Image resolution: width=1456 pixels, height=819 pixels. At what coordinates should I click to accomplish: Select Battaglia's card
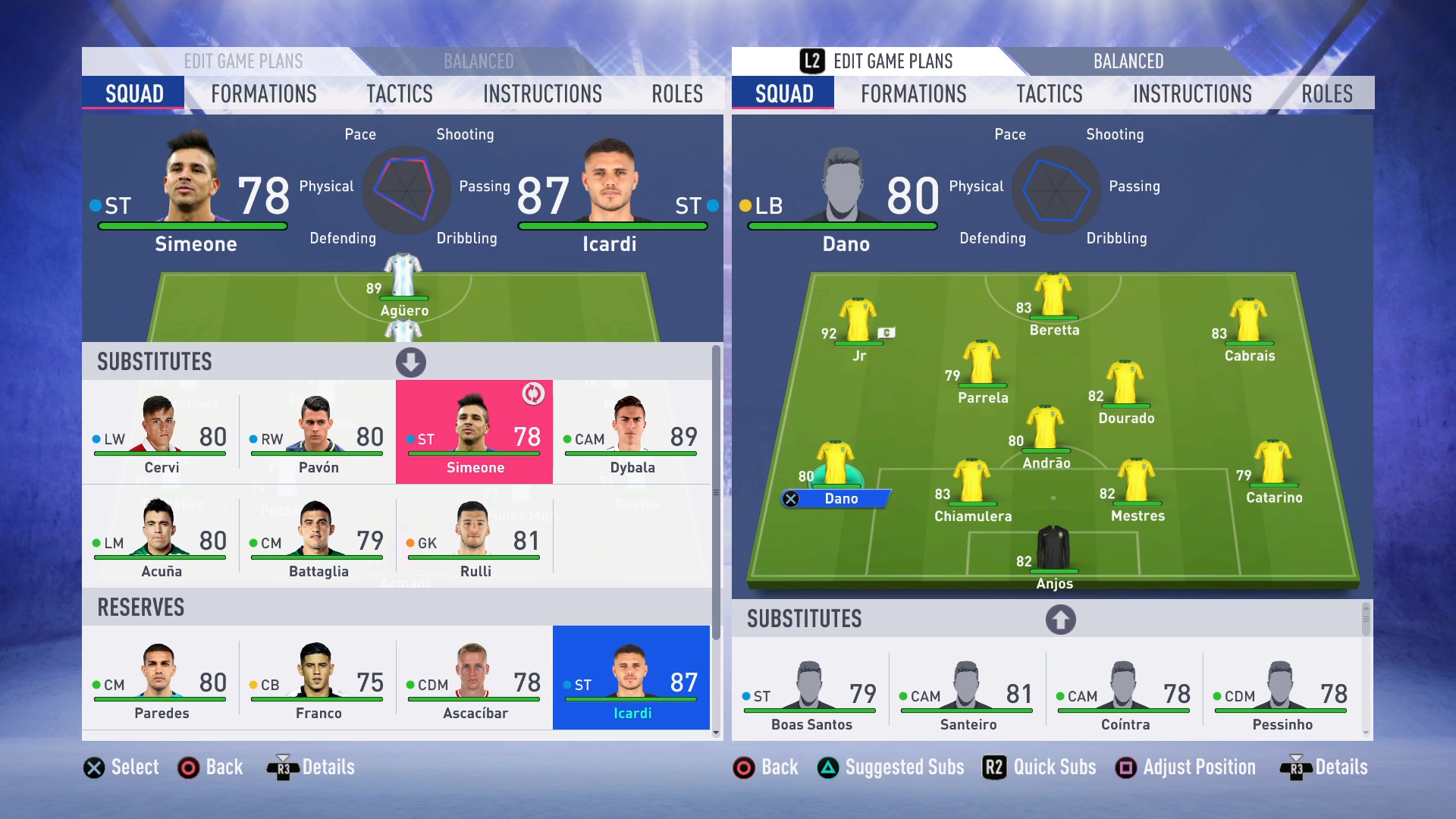[x=317, y=536]
